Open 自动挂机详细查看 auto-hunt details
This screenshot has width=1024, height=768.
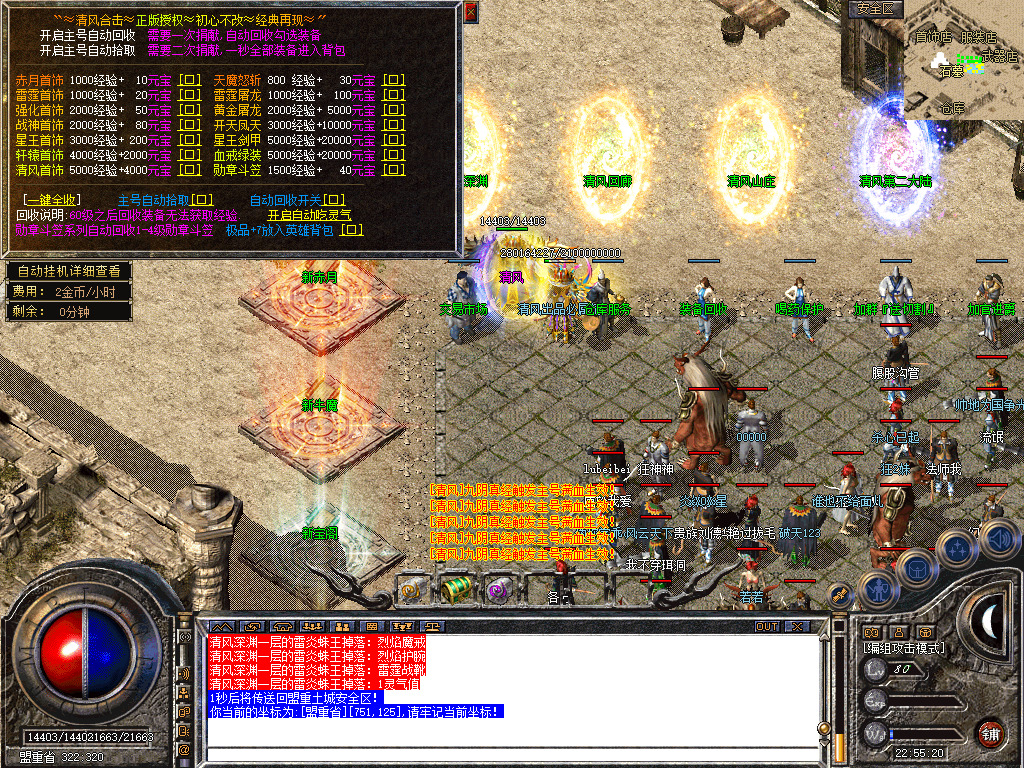tap(68, 271)
